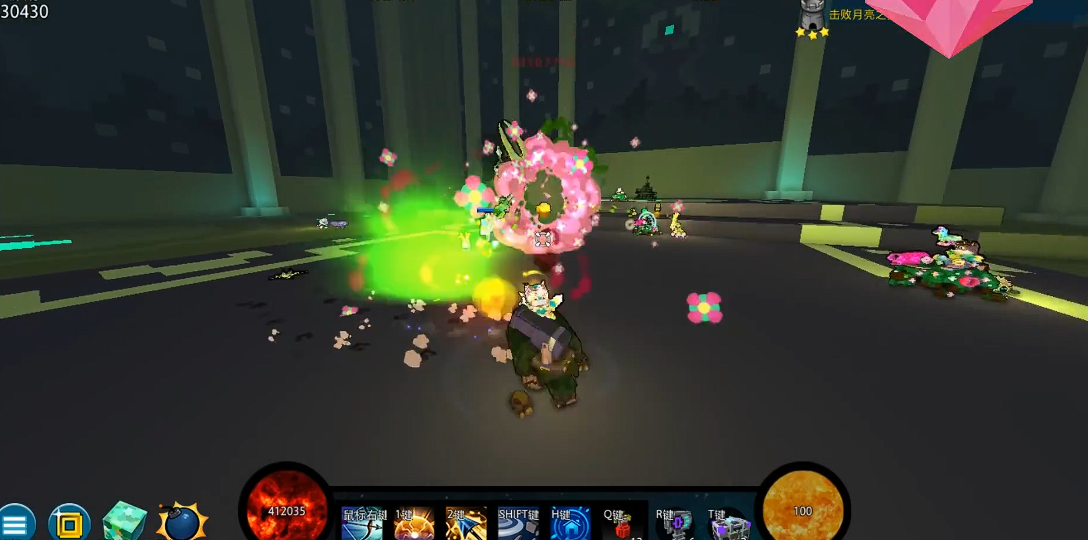Image resolution: width=1088 pixels, height=540 pixels.
Task: Click the dungeon tower objective tracker icon
Action: (x=812, y=15)
